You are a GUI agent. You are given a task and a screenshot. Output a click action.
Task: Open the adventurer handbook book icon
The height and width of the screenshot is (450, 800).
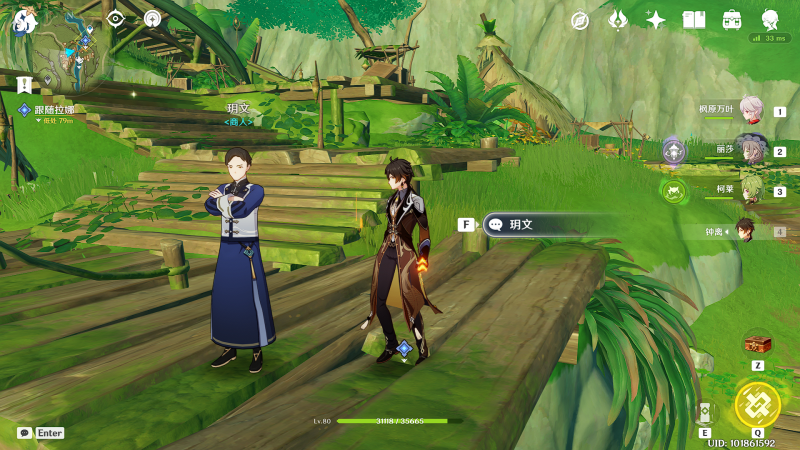click(694, 20)
